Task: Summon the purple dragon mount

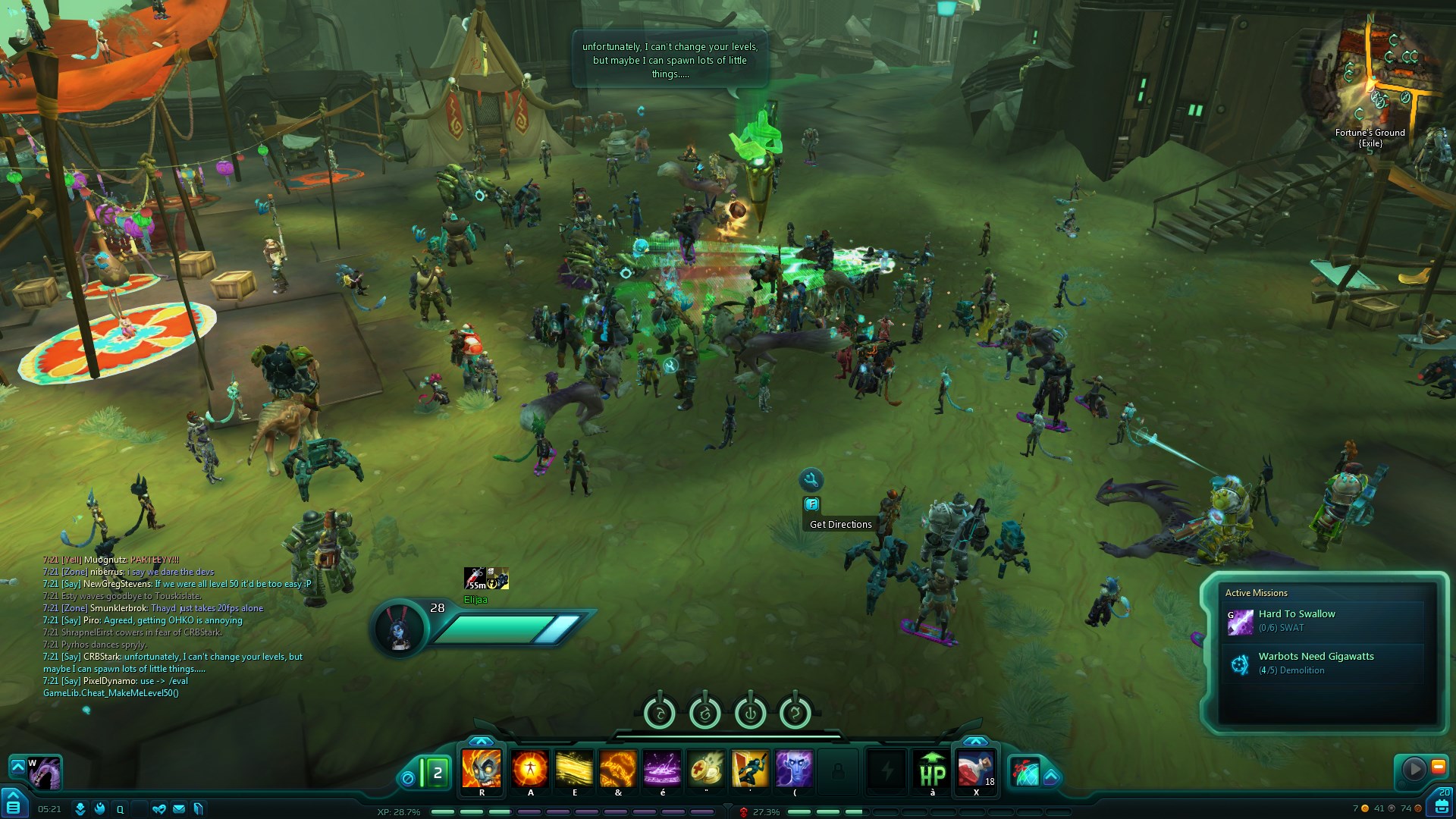Action: [45, 773]
